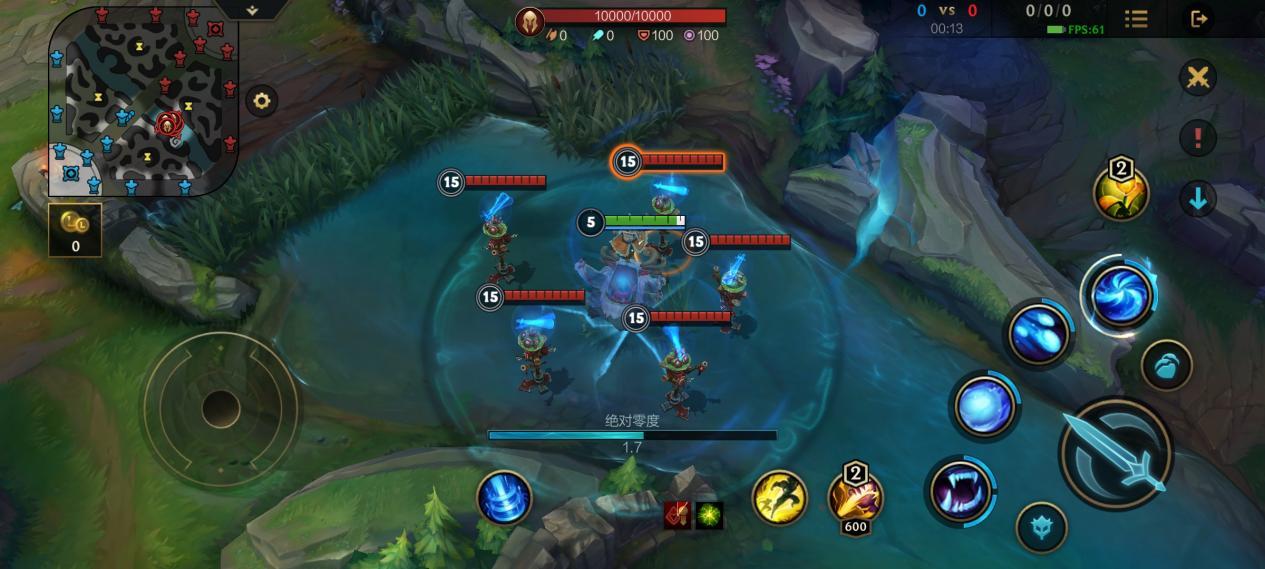Click the crossed swords attack ping
The height and width of the screenshot is (569, 1265).
pos(1197,78)
